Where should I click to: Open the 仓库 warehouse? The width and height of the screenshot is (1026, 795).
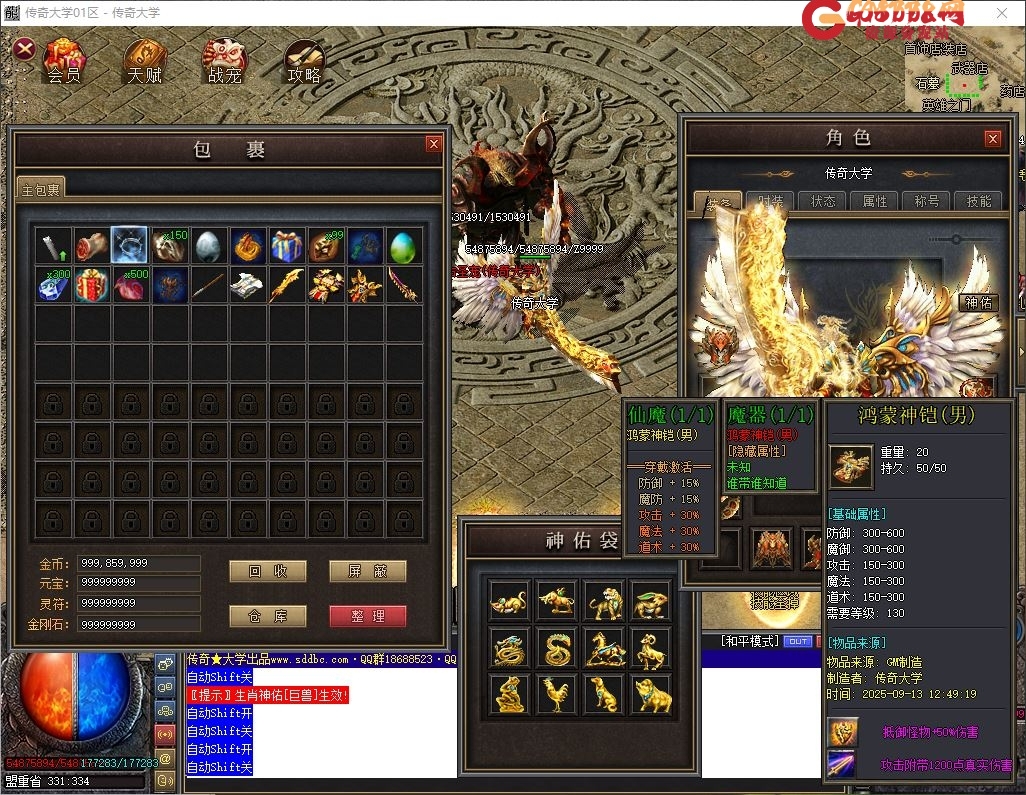pos(267,616)
